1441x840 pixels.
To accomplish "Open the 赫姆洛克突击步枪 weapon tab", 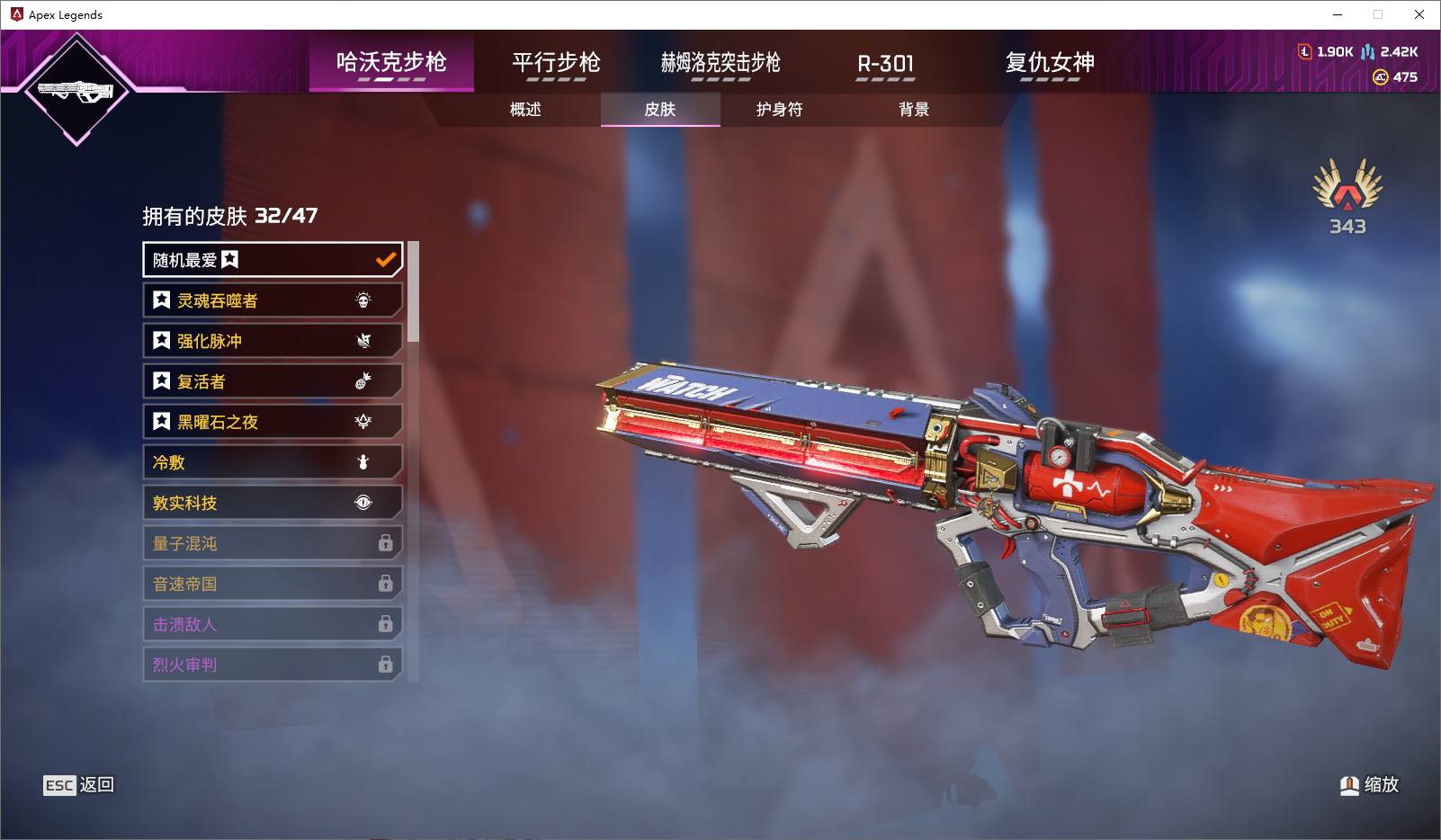I will [720, 62].
